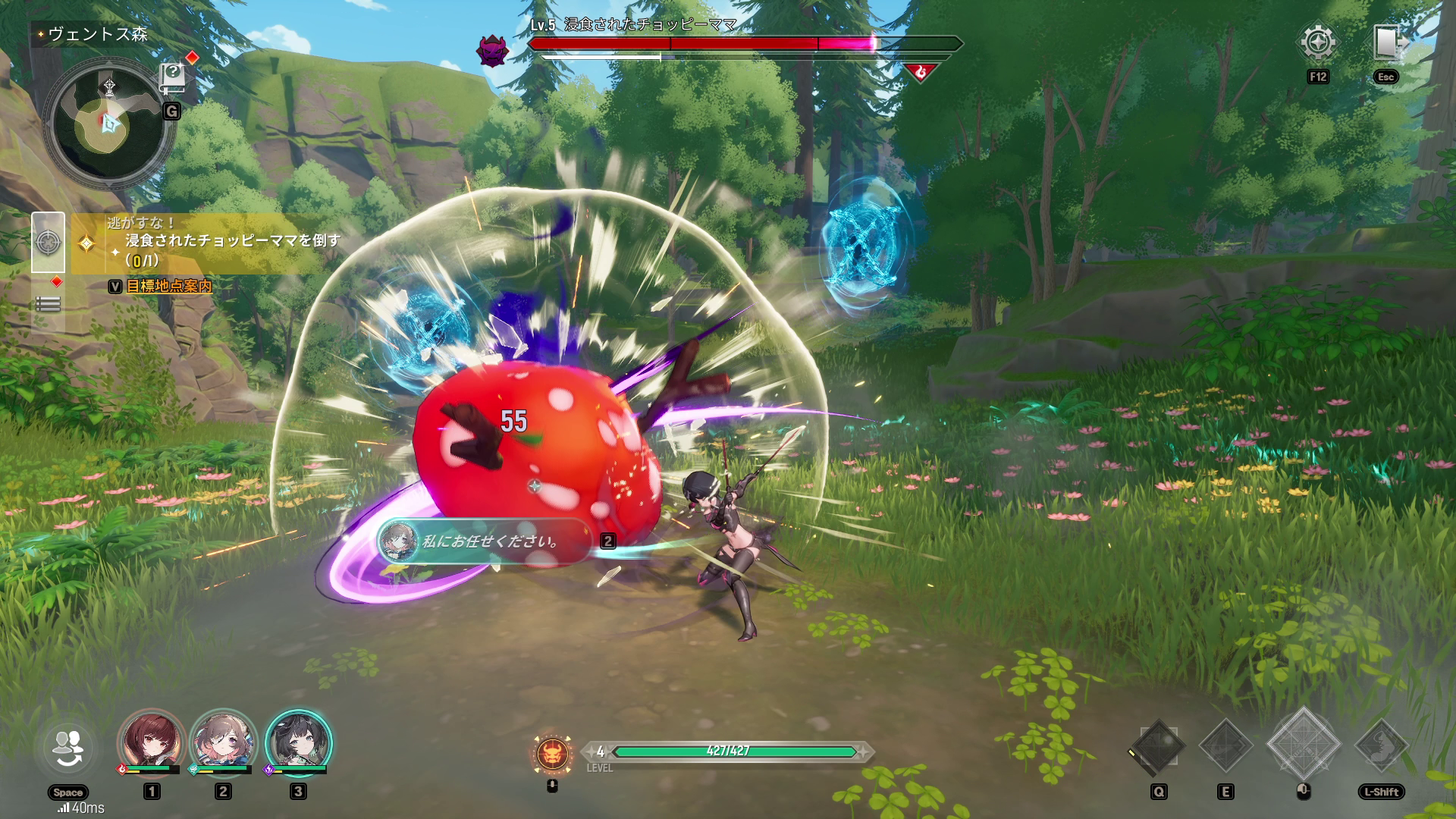Select the black-haired party member portrait
Image resolution: width=1456 pixels, height=819 pixels.
click(298, 742)
